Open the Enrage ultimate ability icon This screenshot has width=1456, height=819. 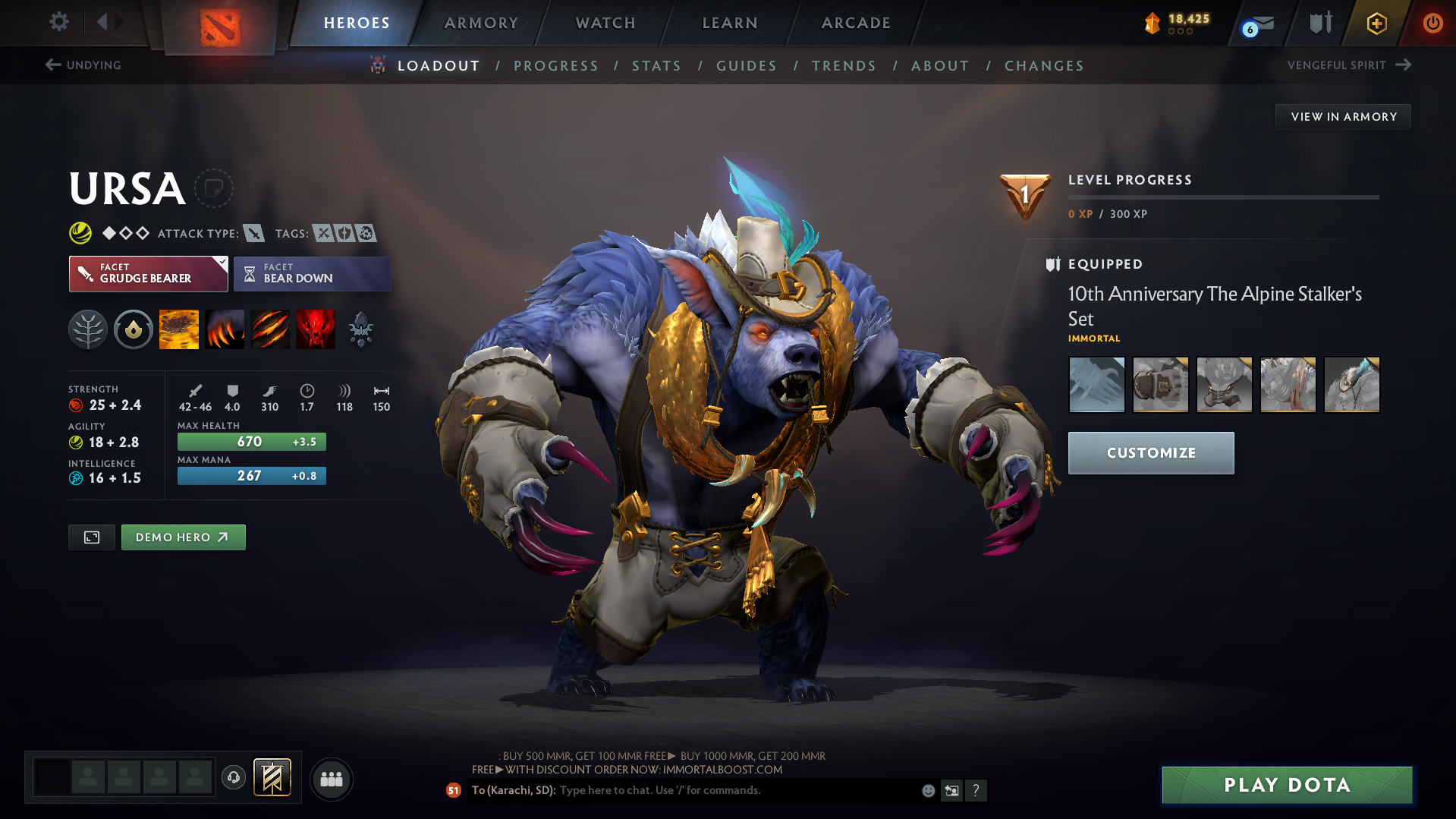click(x=315, y=329)
